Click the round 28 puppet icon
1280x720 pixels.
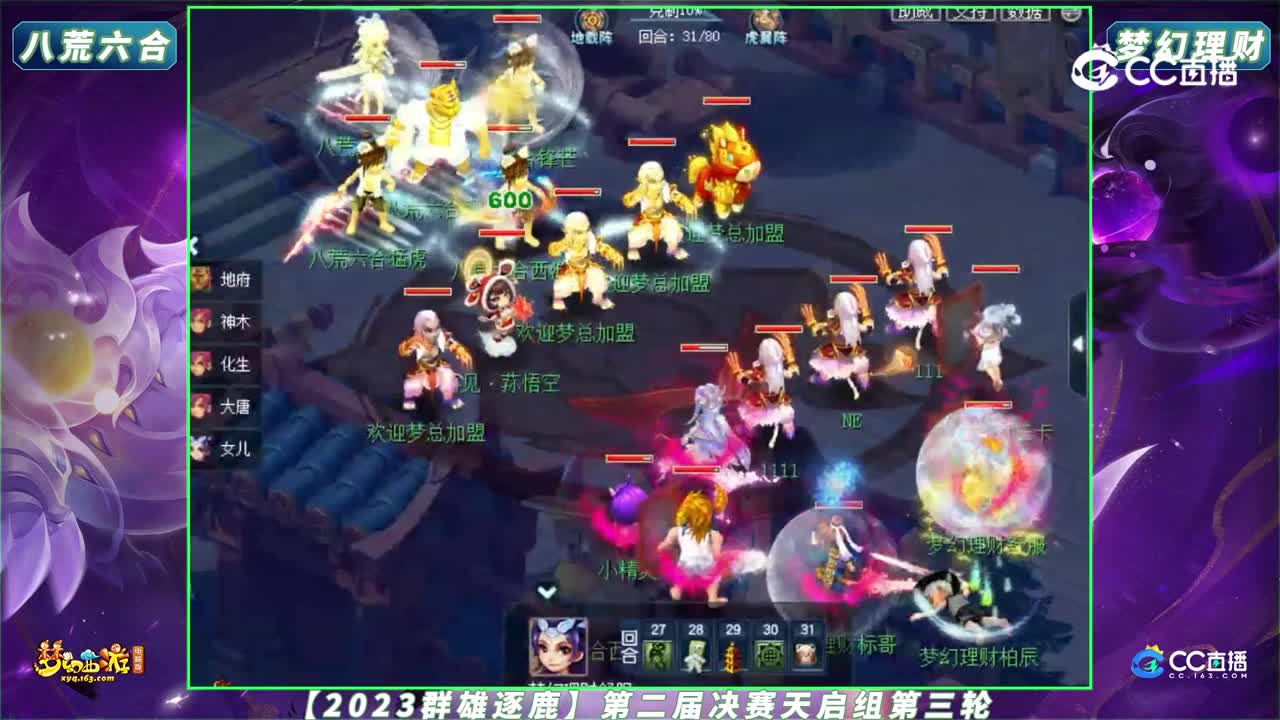[x=695, y=655]
